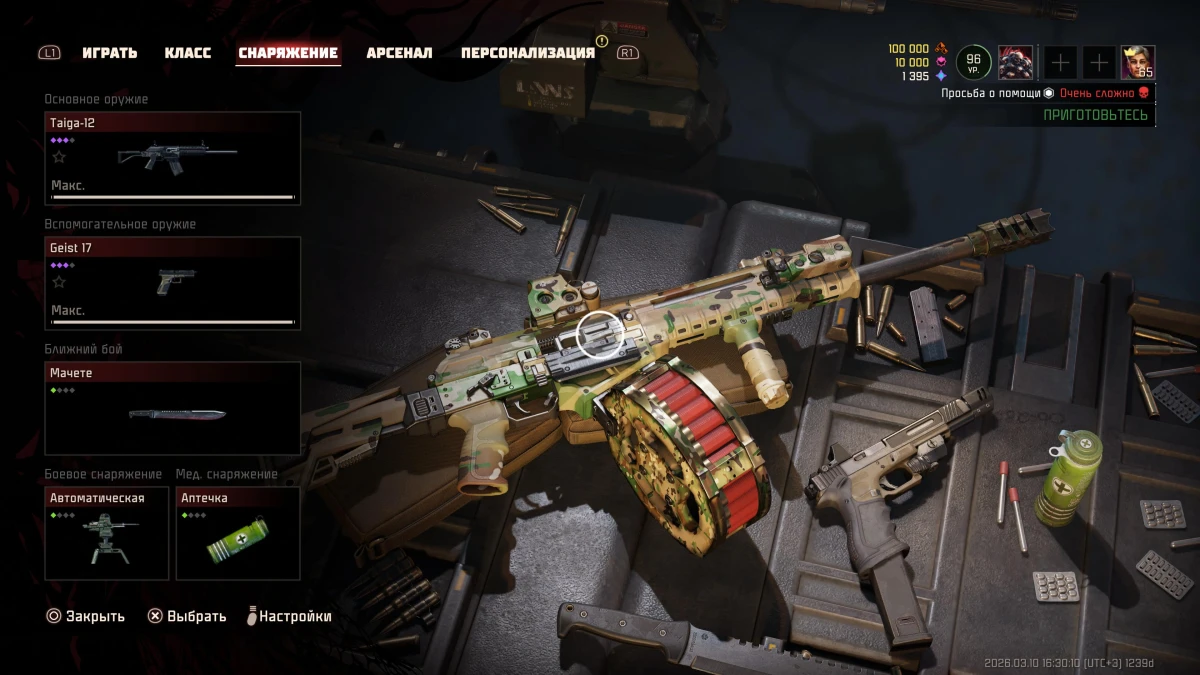Select the Мачете melee weapon slot
Image resolution: width=1200 pixels, height=675 pixels.
tap(173, 408)
